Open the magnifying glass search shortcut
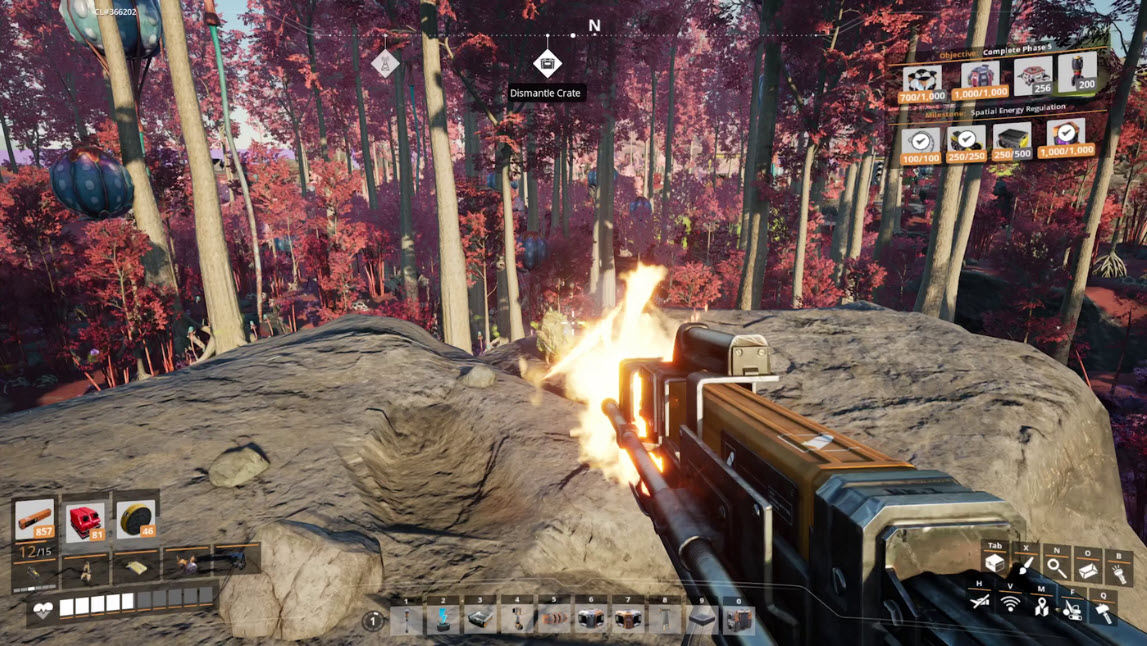This screenshot has width=1147, height=646. 1056,567
